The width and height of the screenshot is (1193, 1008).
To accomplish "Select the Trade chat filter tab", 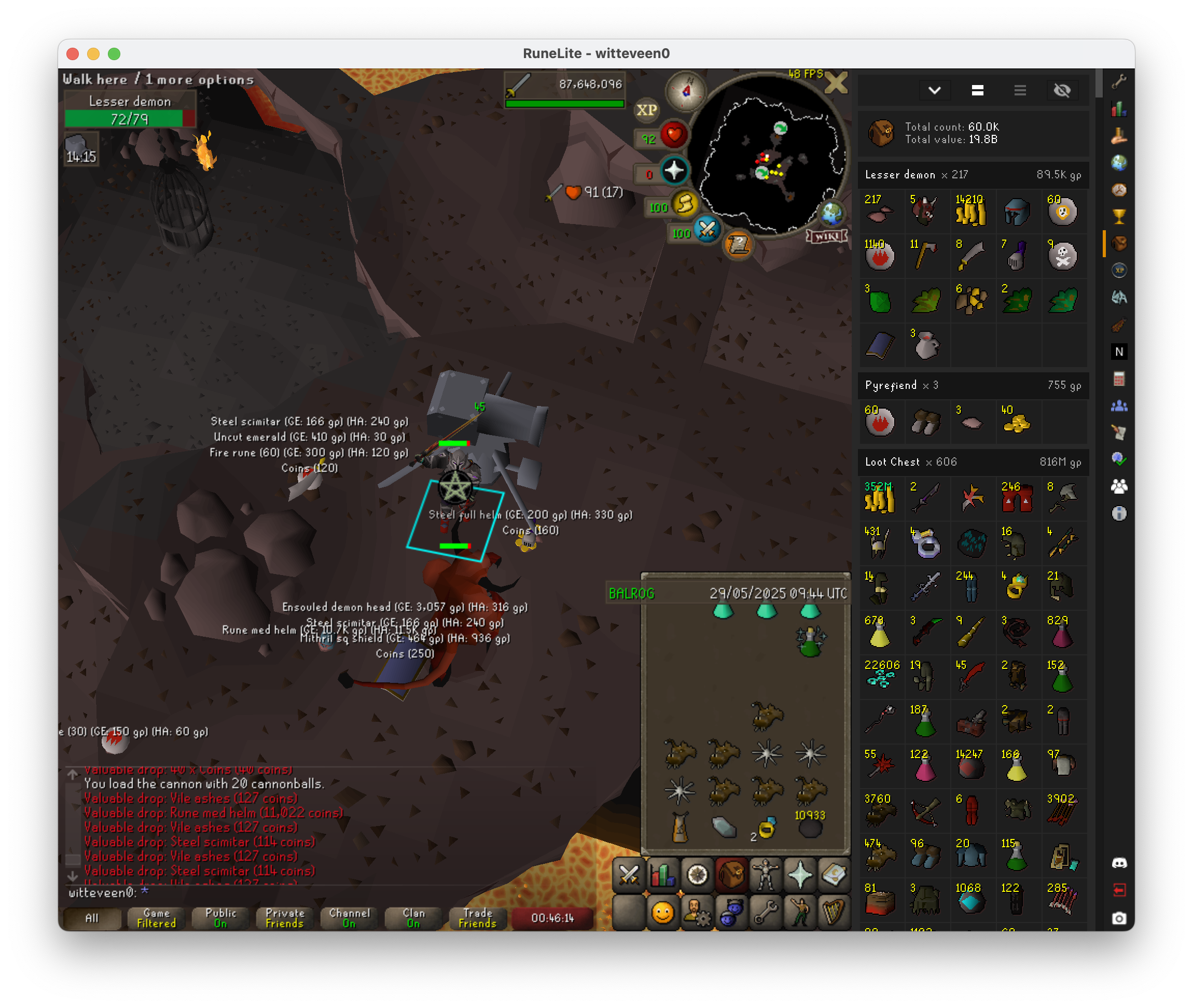I will [x=477, y=918].
